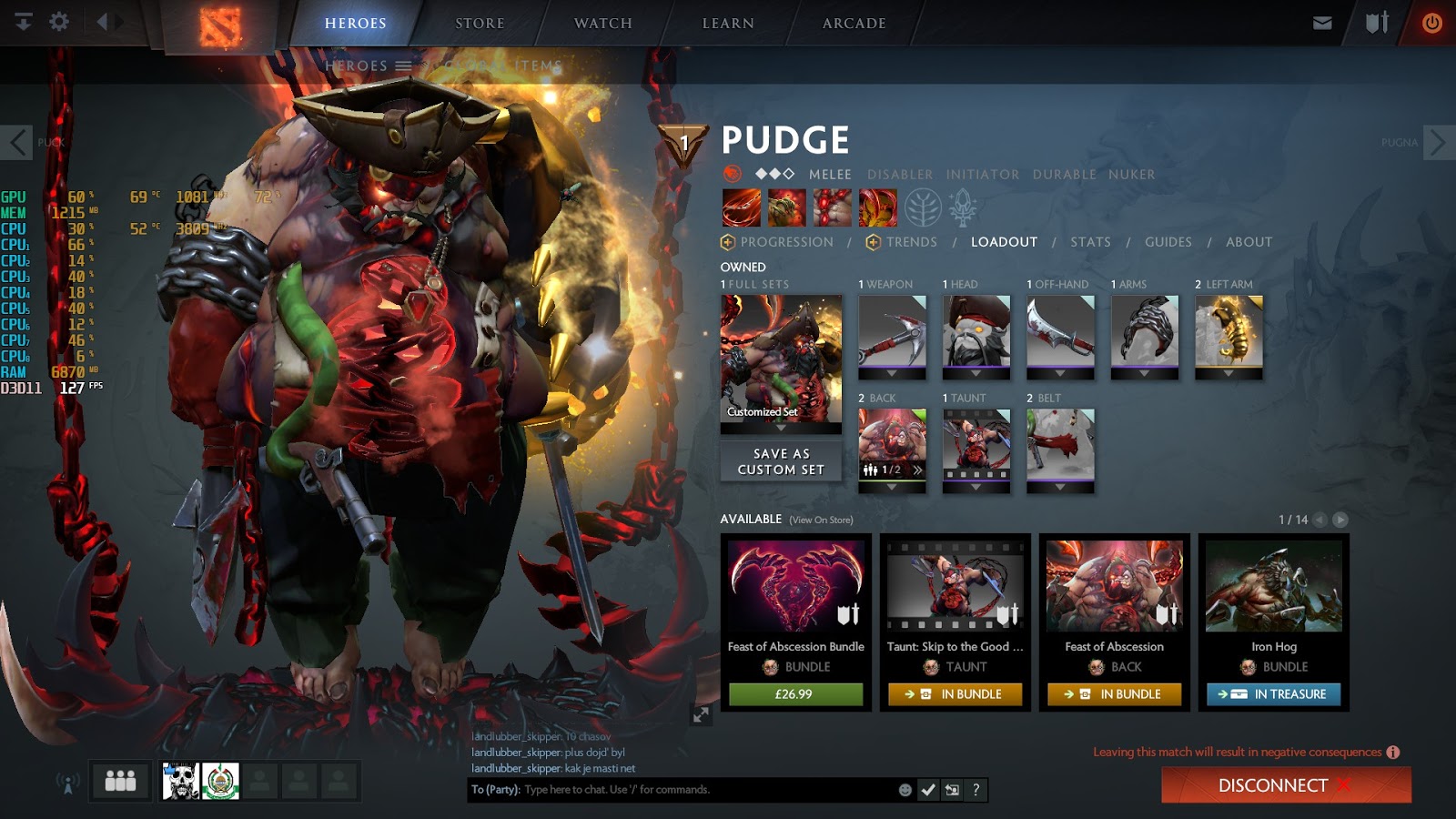The height and width of the screenshot is (819, 1456).
Task: Open the ARCADE menu
Action: click(851, 24)
